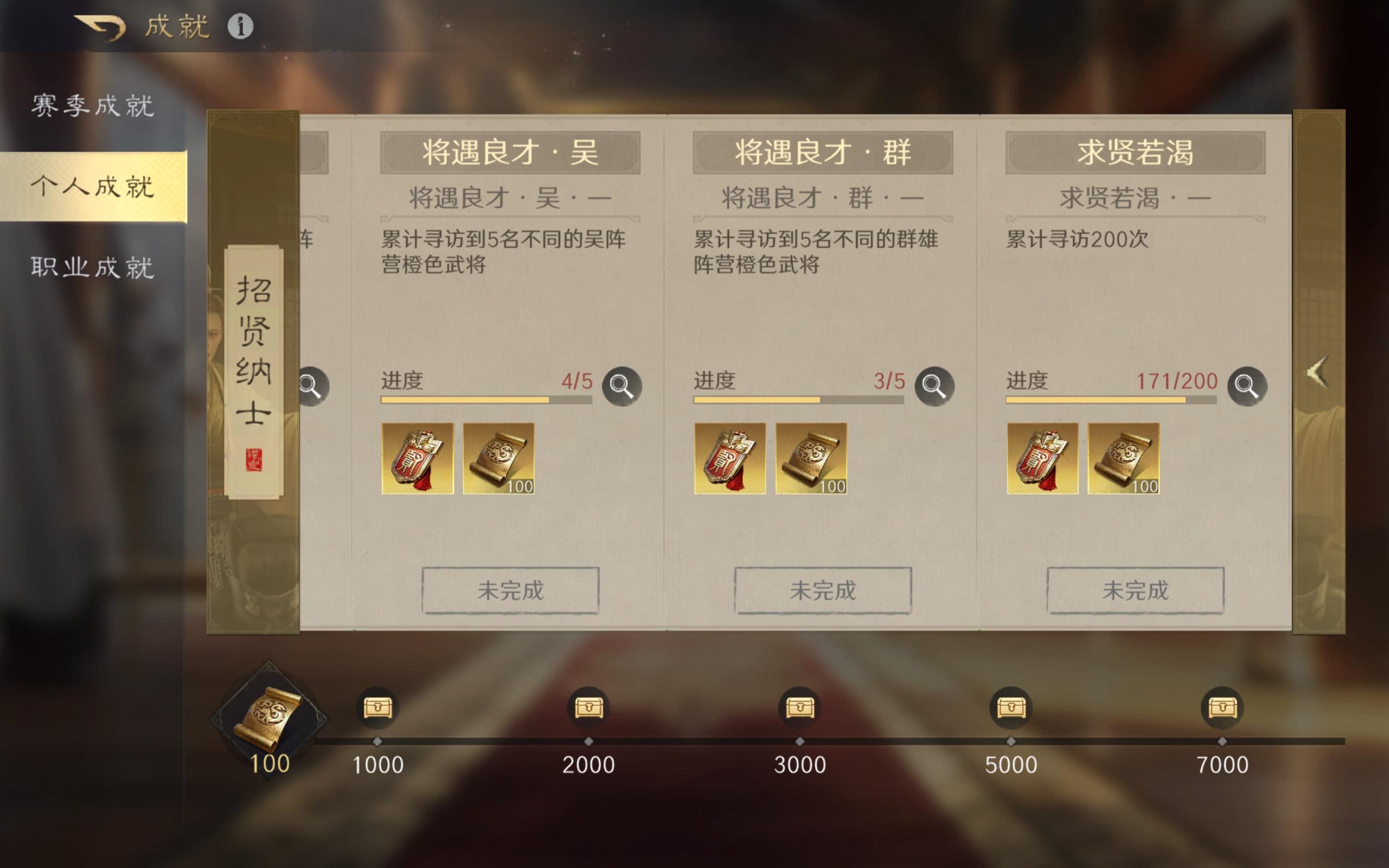Open the achievement info via the ⓘ icon
This screenshot has width=1389, height=868.
(241, 26)
